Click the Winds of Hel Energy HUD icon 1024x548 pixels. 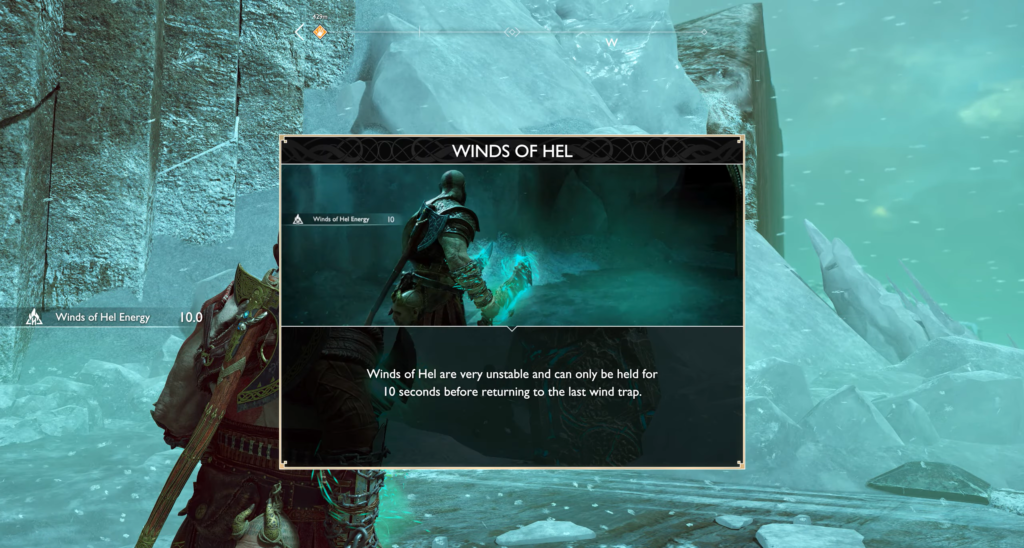(x=33, y=318)
